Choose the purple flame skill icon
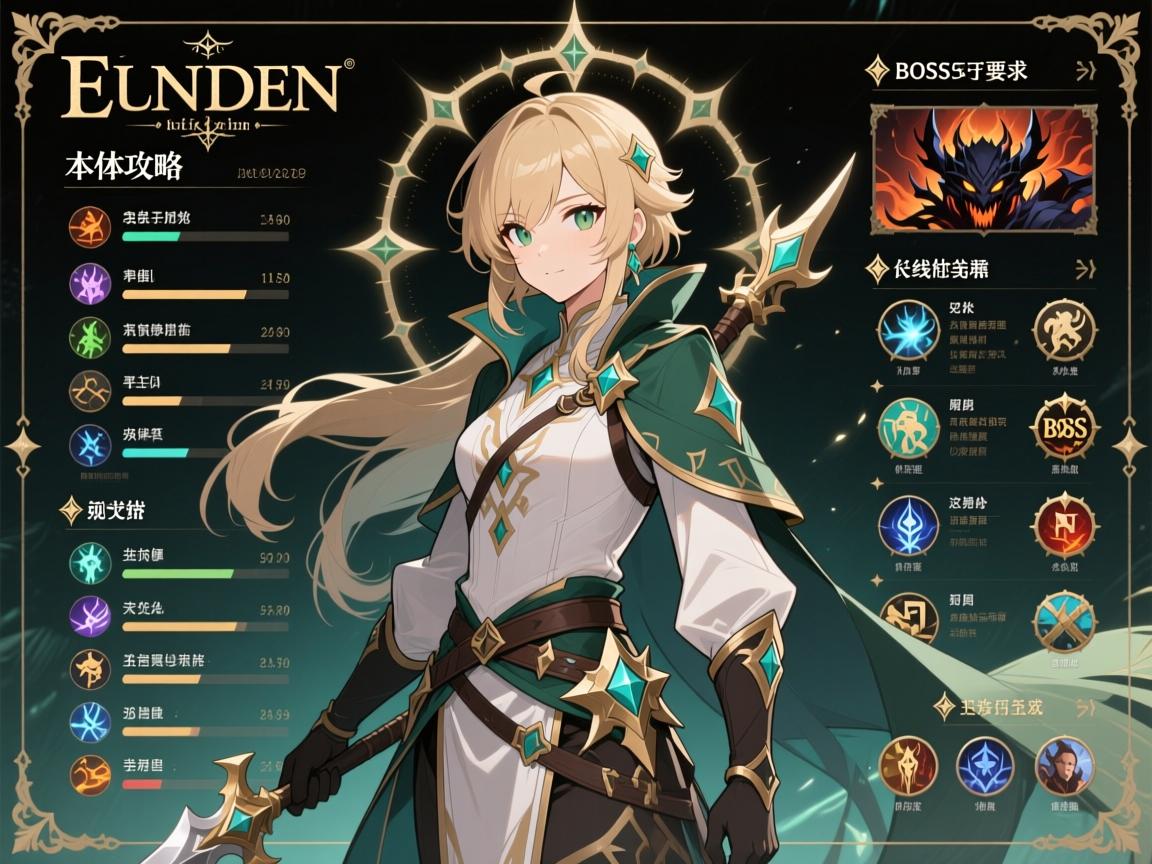The width and height of the screenshot is (1152, 864). pos(89,283)
